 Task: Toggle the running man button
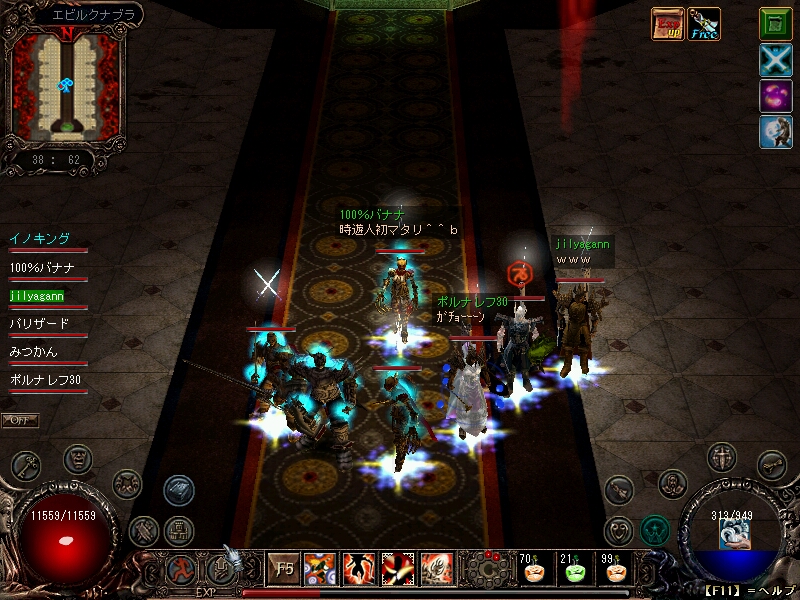[182, 570]
